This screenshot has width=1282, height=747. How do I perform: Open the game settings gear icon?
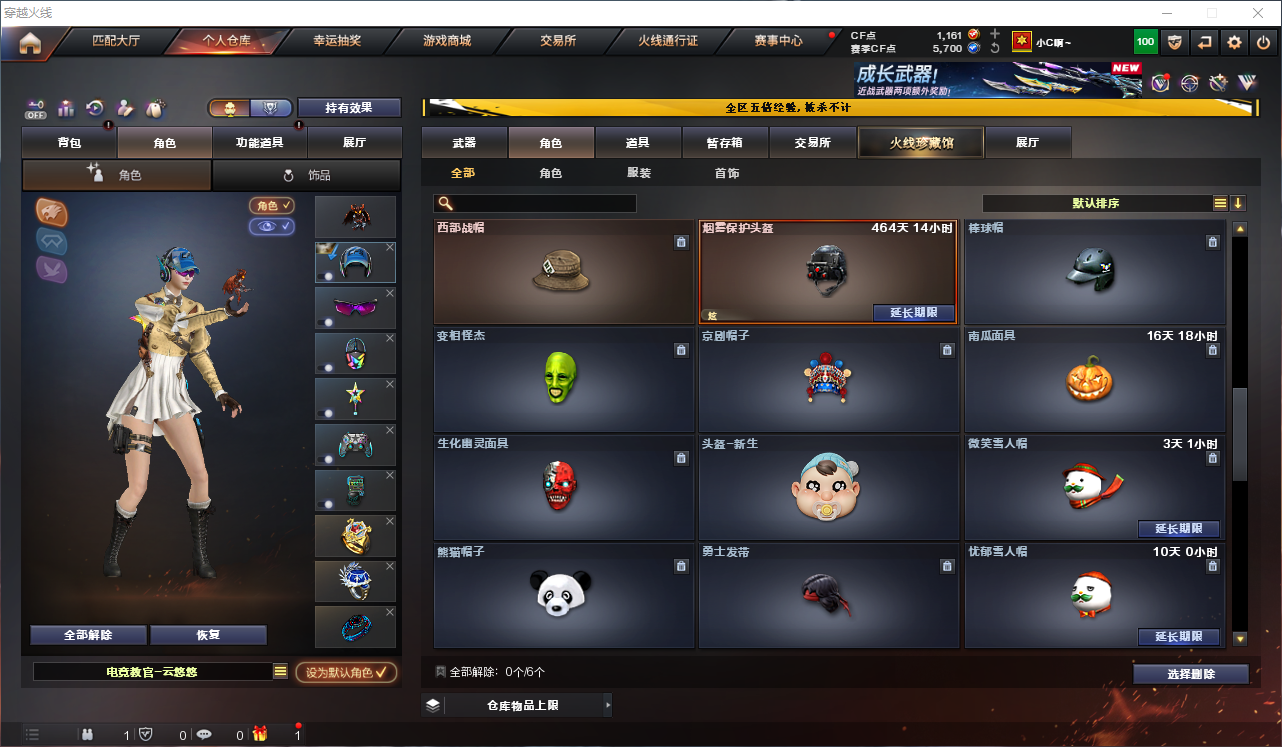pos(1234,42)
